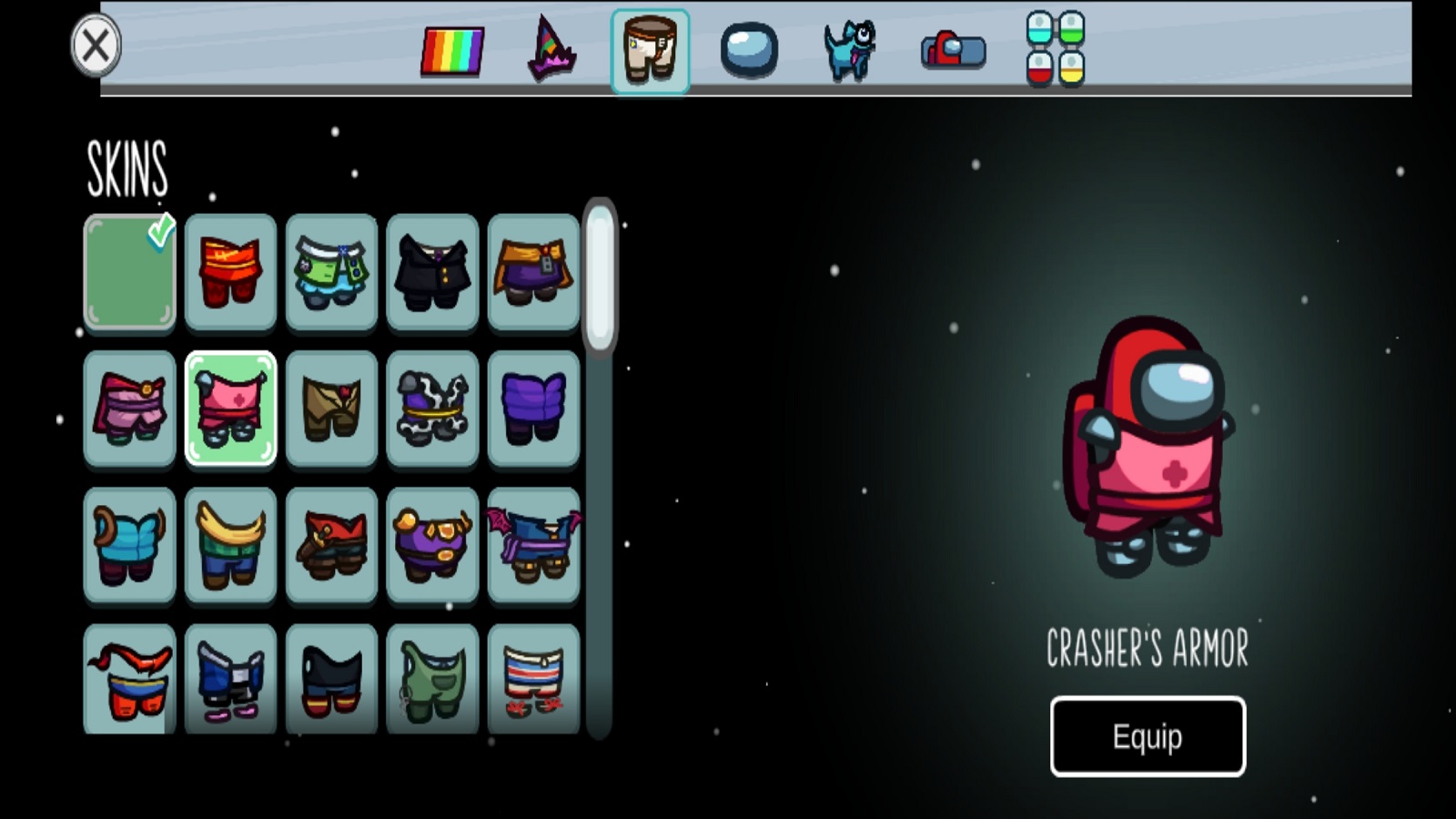Viewport: 1456px width, 819px height.
Task: Choose the bat-winged blue skin
Action: 533,544
